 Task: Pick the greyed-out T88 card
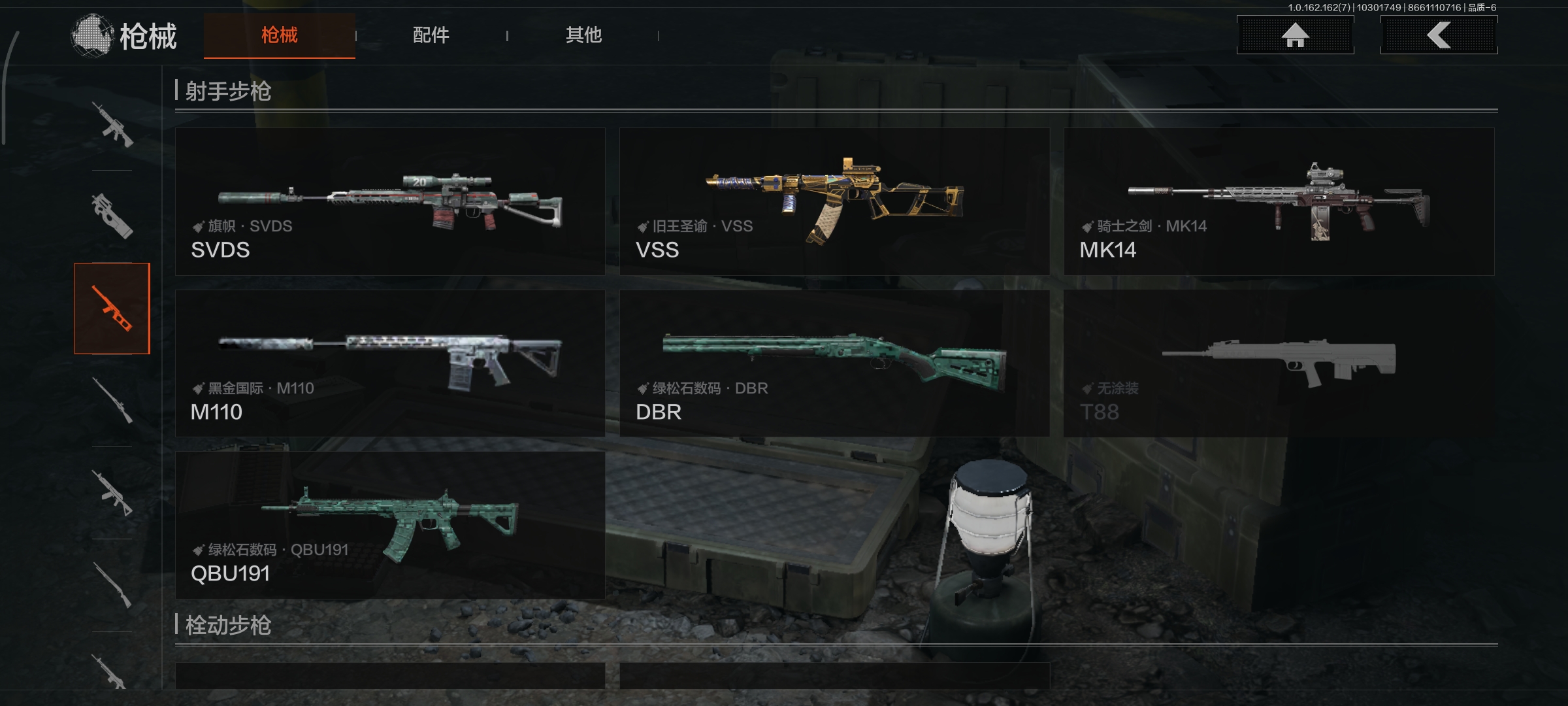(x=1279, y=363)
